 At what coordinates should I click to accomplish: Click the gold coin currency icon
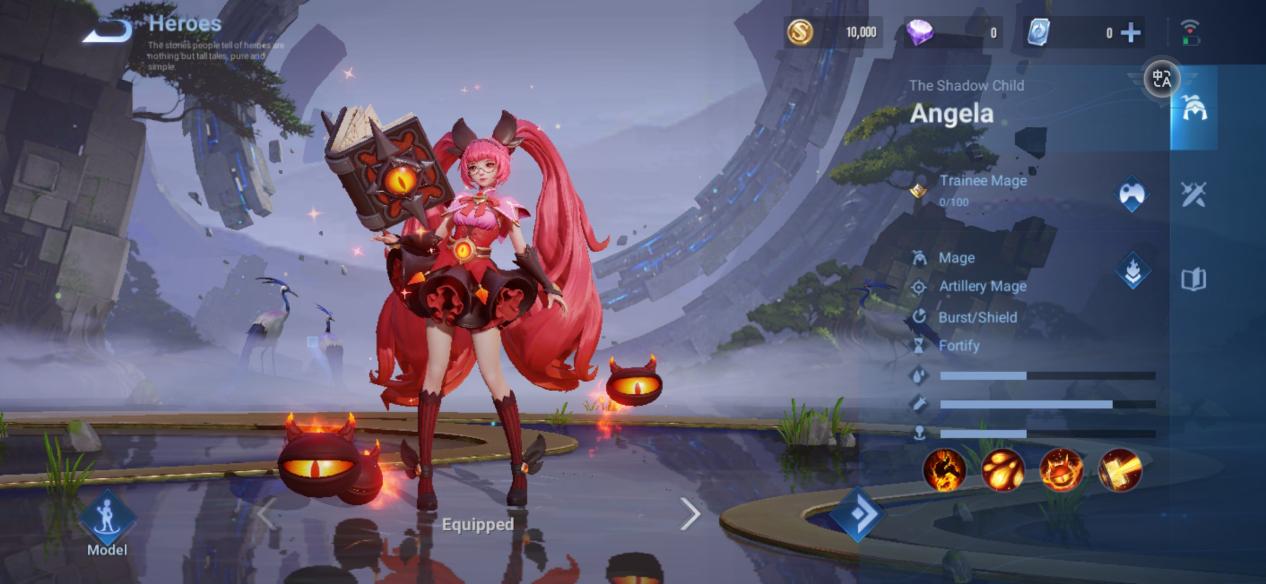(799, 33)
